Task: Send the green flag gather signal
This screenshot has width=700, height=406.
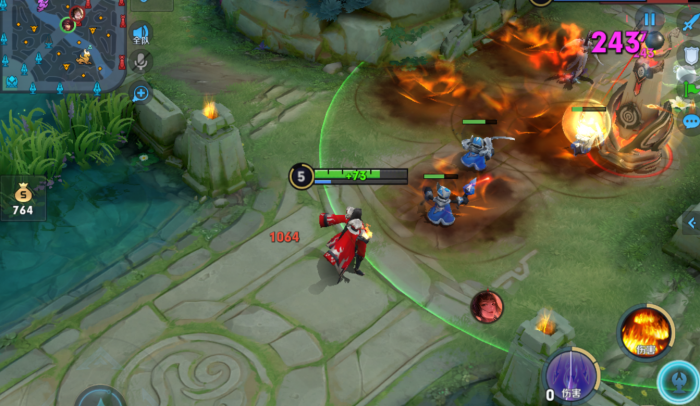Action: (689, 89)
